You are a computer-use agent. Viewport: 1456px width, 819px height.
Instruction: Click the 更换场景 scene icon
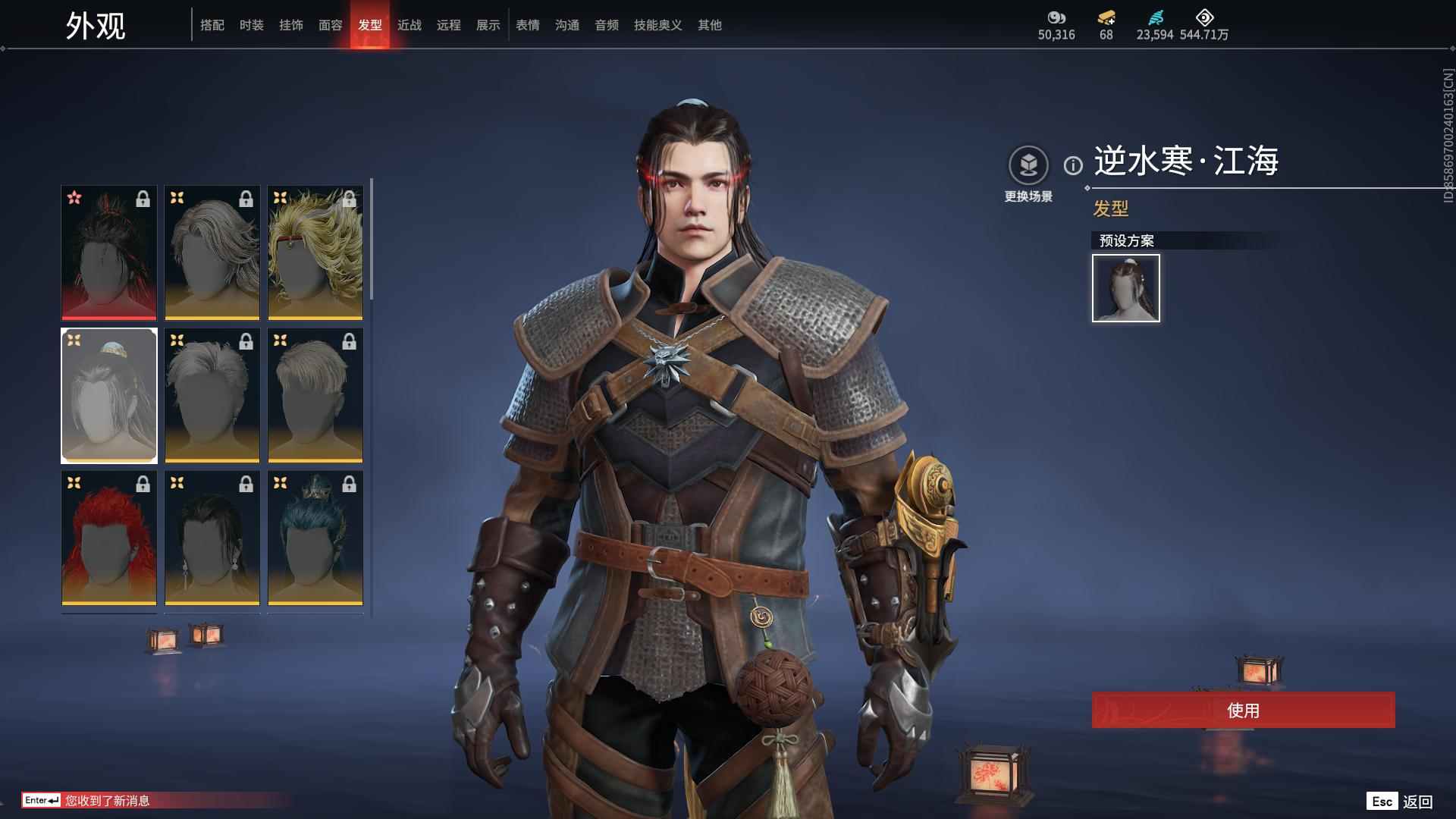pos(1028,165)
